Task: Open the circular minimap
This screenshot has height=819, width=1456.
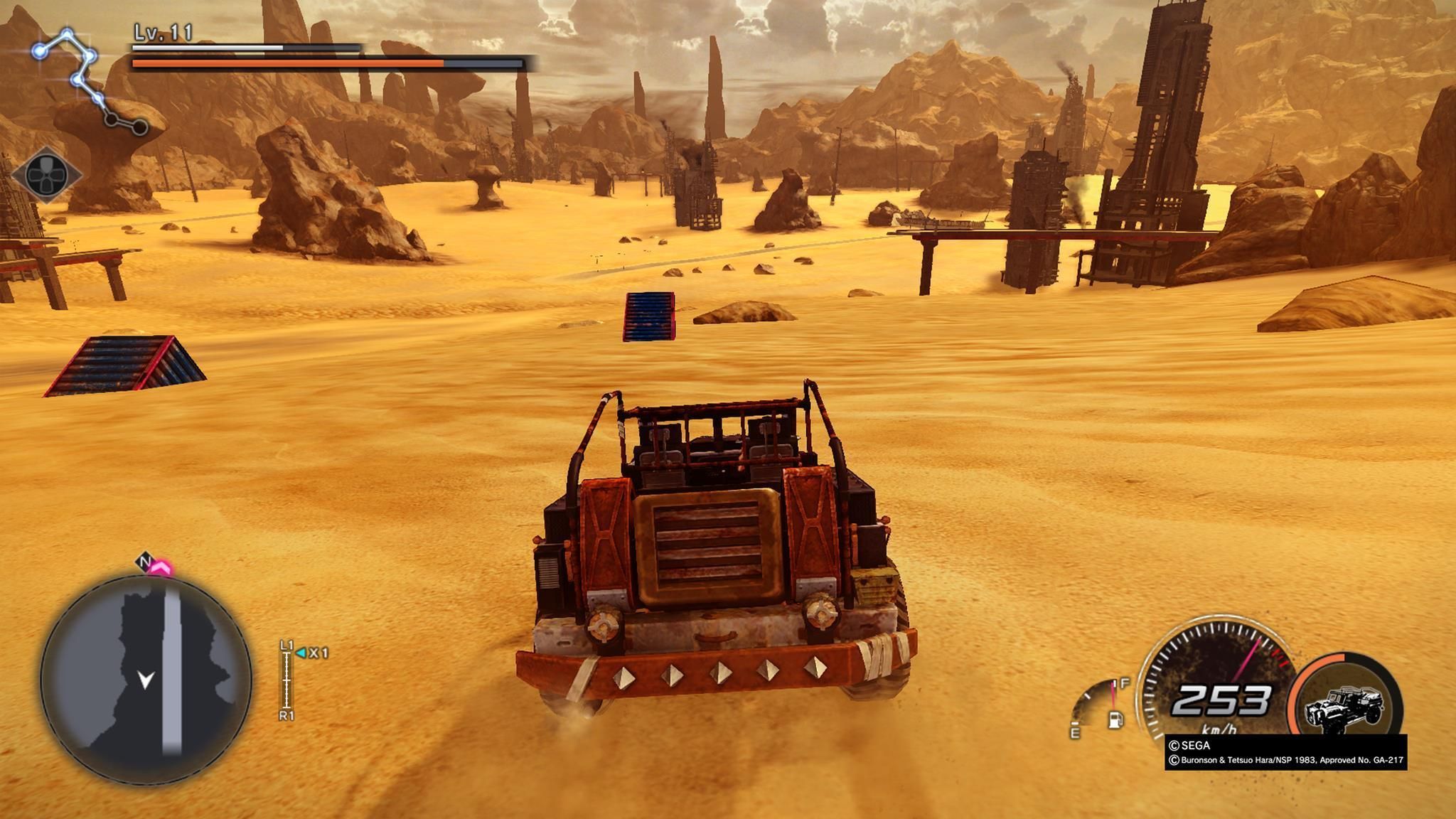Action: 146,679
